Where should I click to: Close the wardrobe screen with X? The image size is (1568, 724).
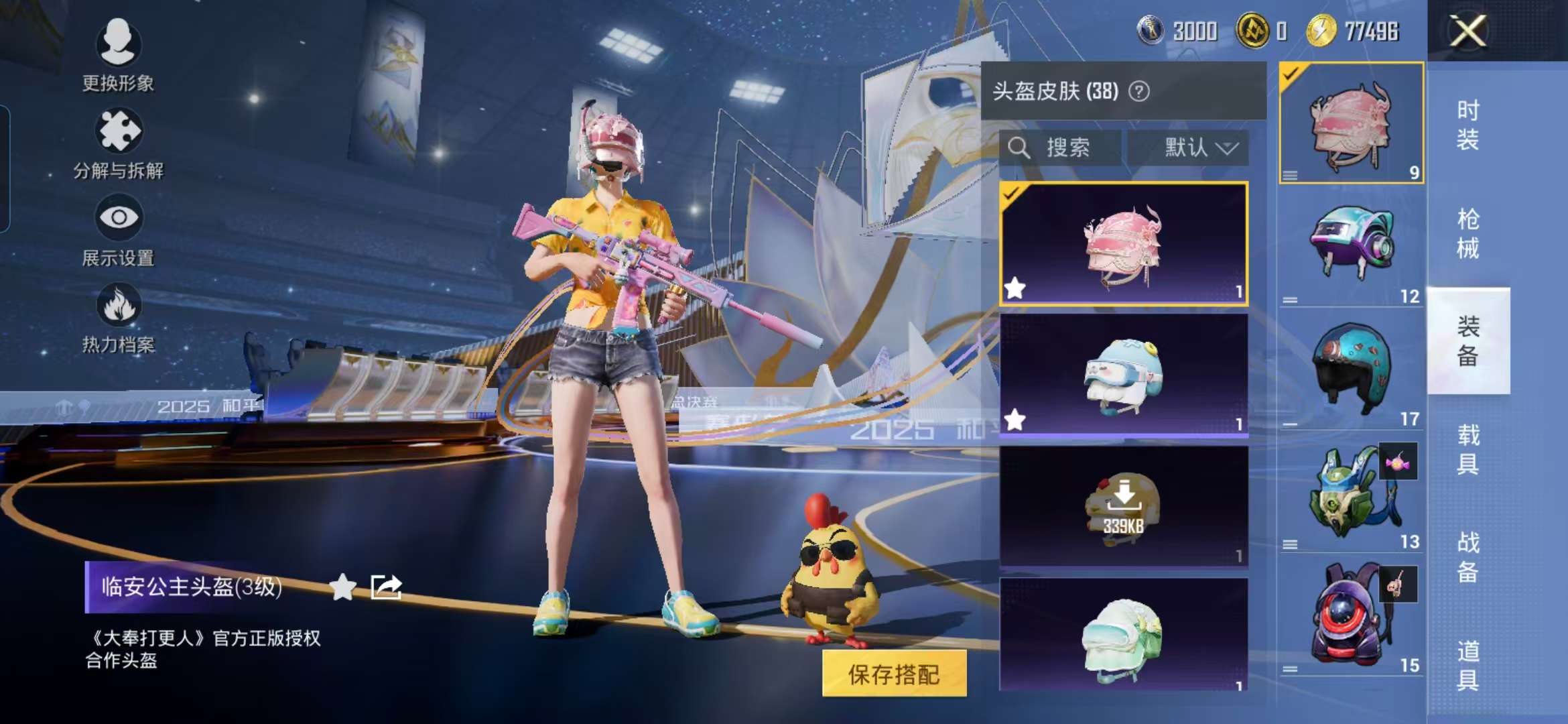coord(1467,32)
